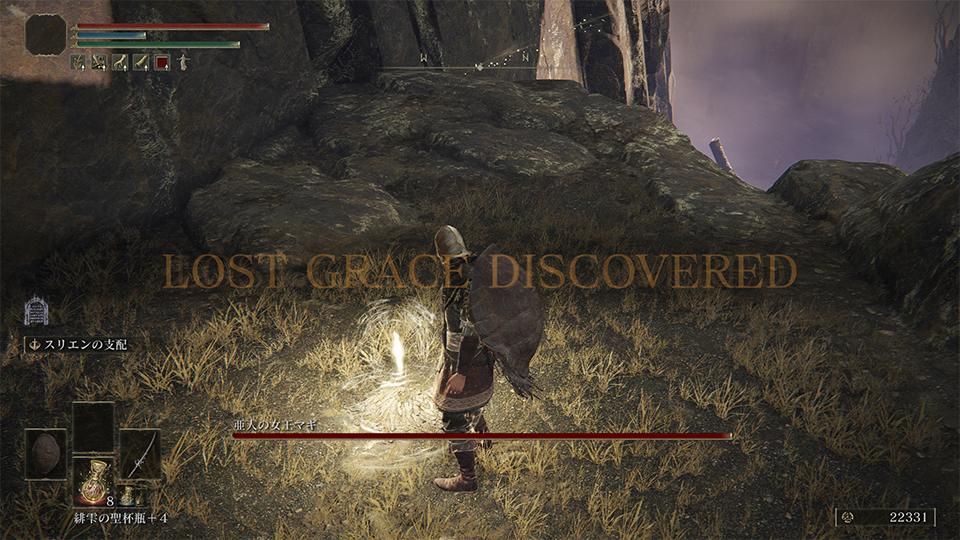Viewport: 960px width, 540px height.
Task: Click the praying figure status icon
Action: [182, 63]
